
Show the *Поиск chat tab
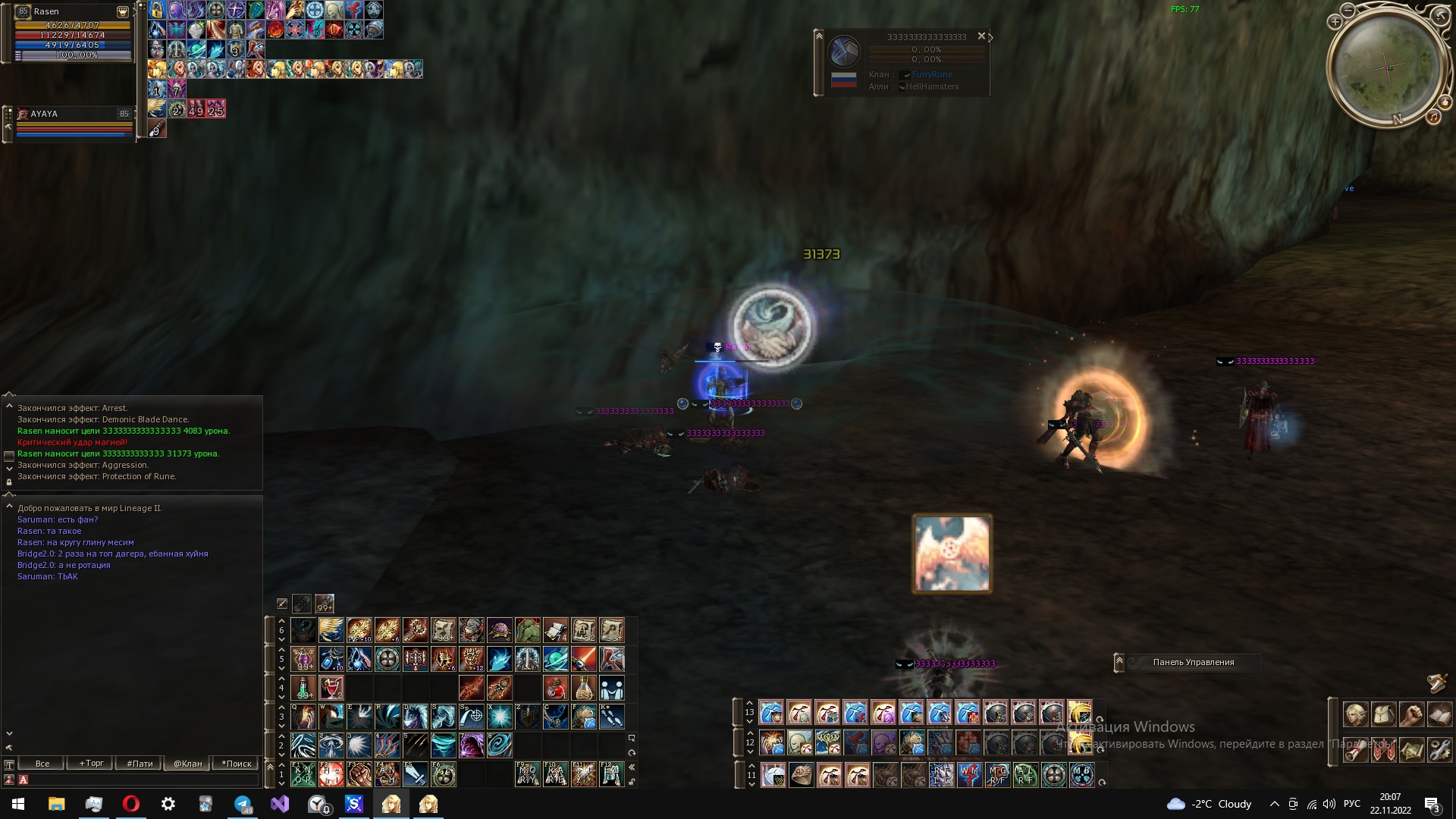[236, 764]
